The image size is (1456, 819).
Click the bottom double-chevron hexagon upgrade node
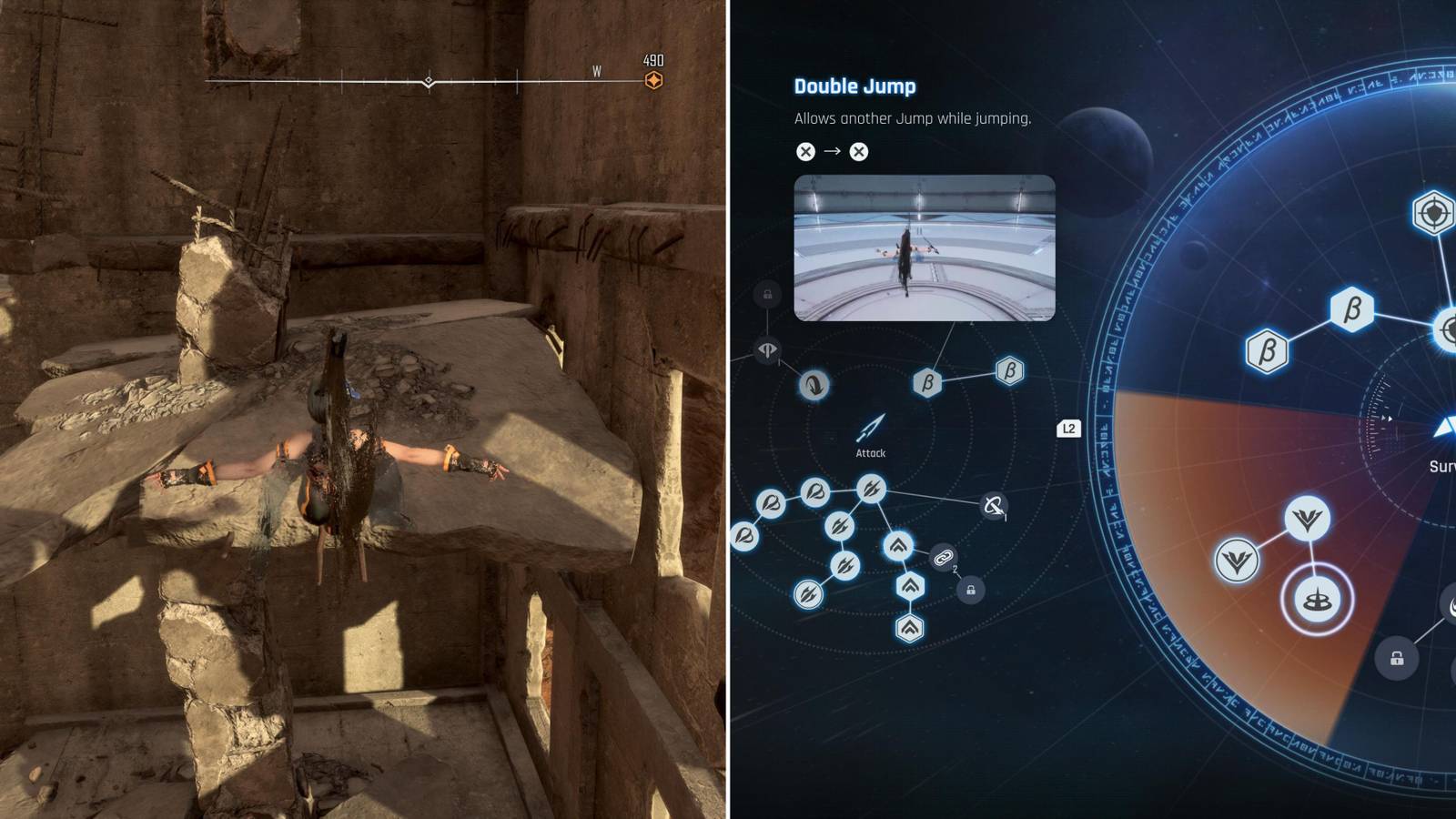tap(910, 628)
